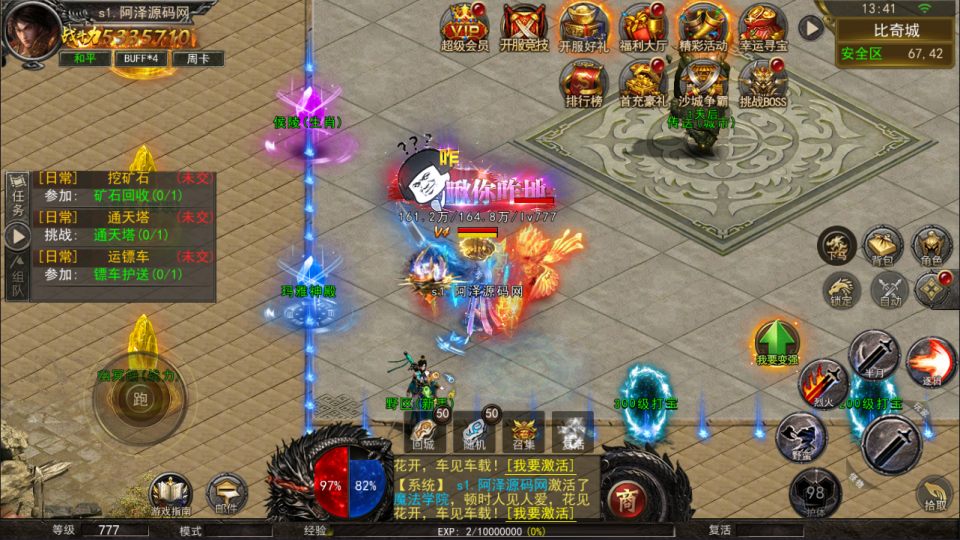Open the 福利大厅 gift box icon
960x540 pixels.
click(642, 24)
